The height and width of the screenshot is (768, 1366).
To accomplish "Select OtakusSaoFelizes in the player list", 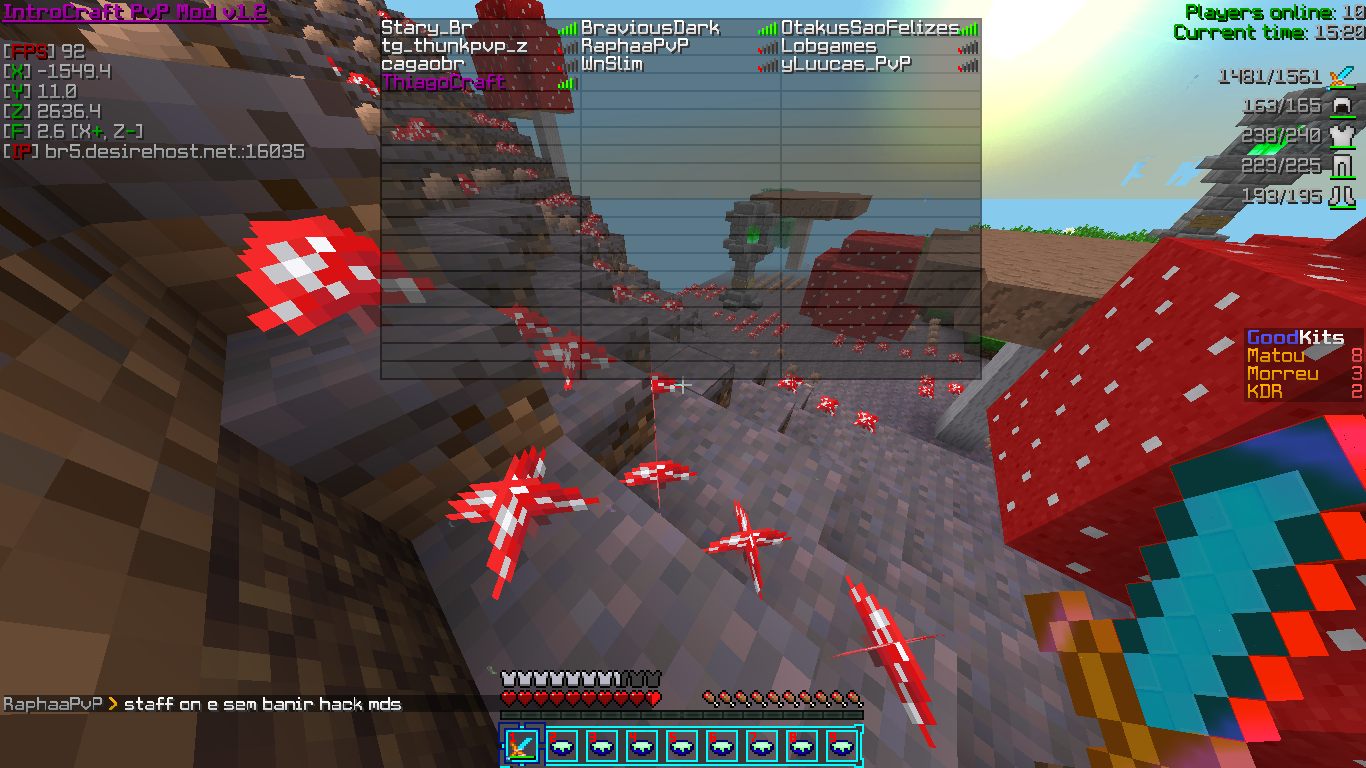I will (x=869, y=28).
